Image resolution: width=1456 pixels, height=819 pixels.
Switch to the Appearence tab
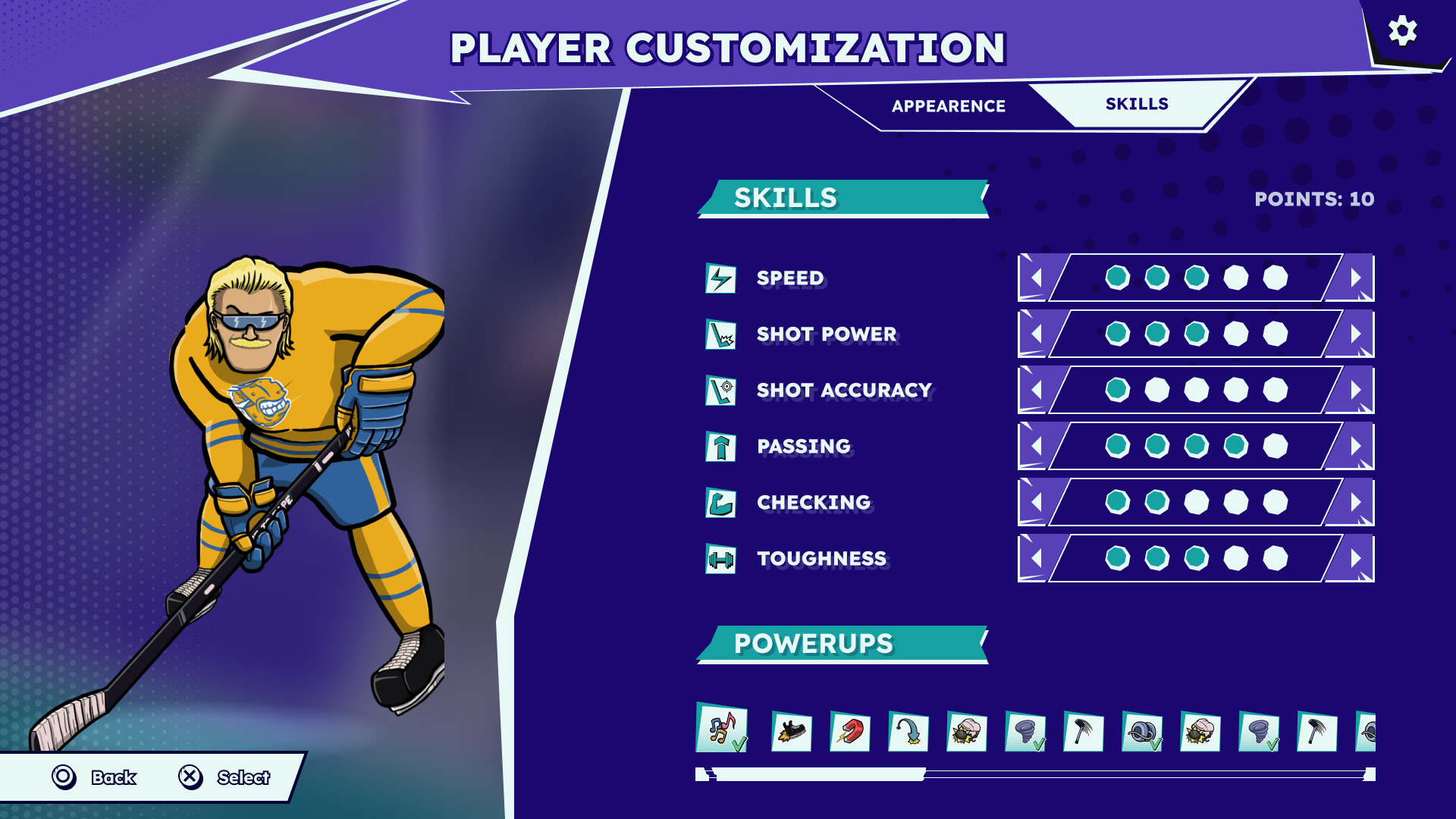(x=948, y=106)
